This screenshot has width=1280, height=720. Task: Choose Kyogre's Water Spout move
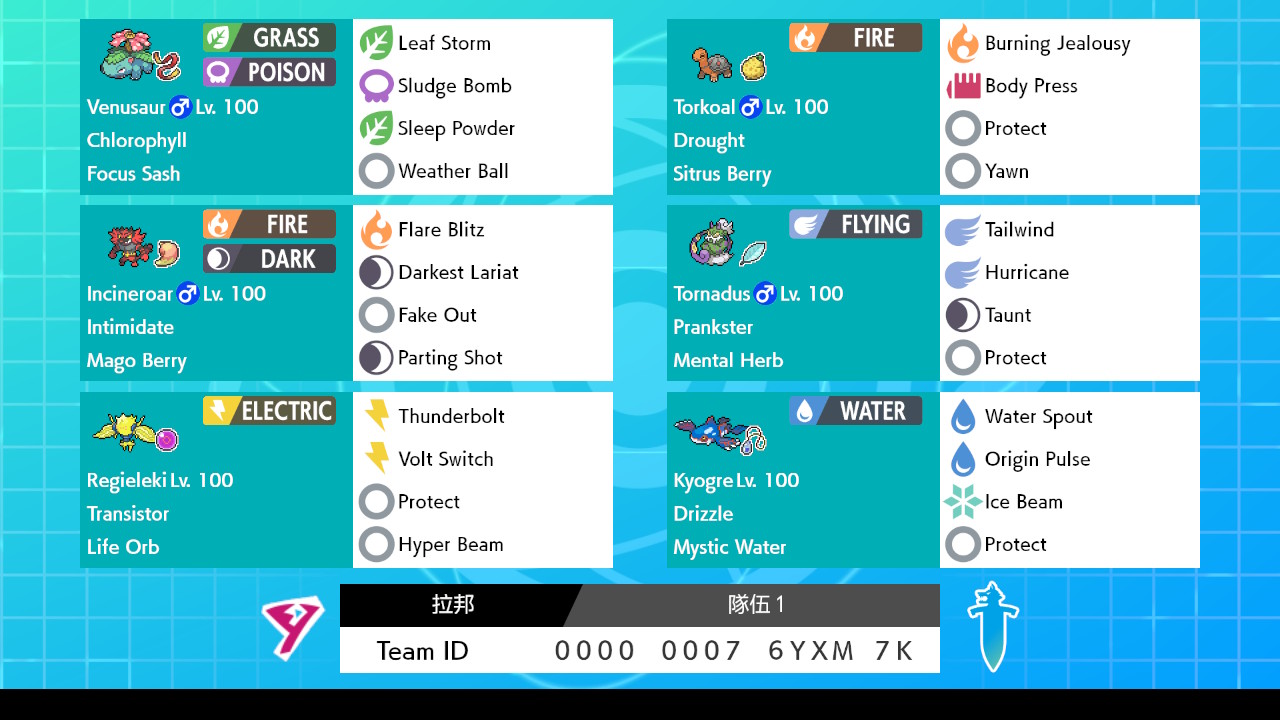1037,417
